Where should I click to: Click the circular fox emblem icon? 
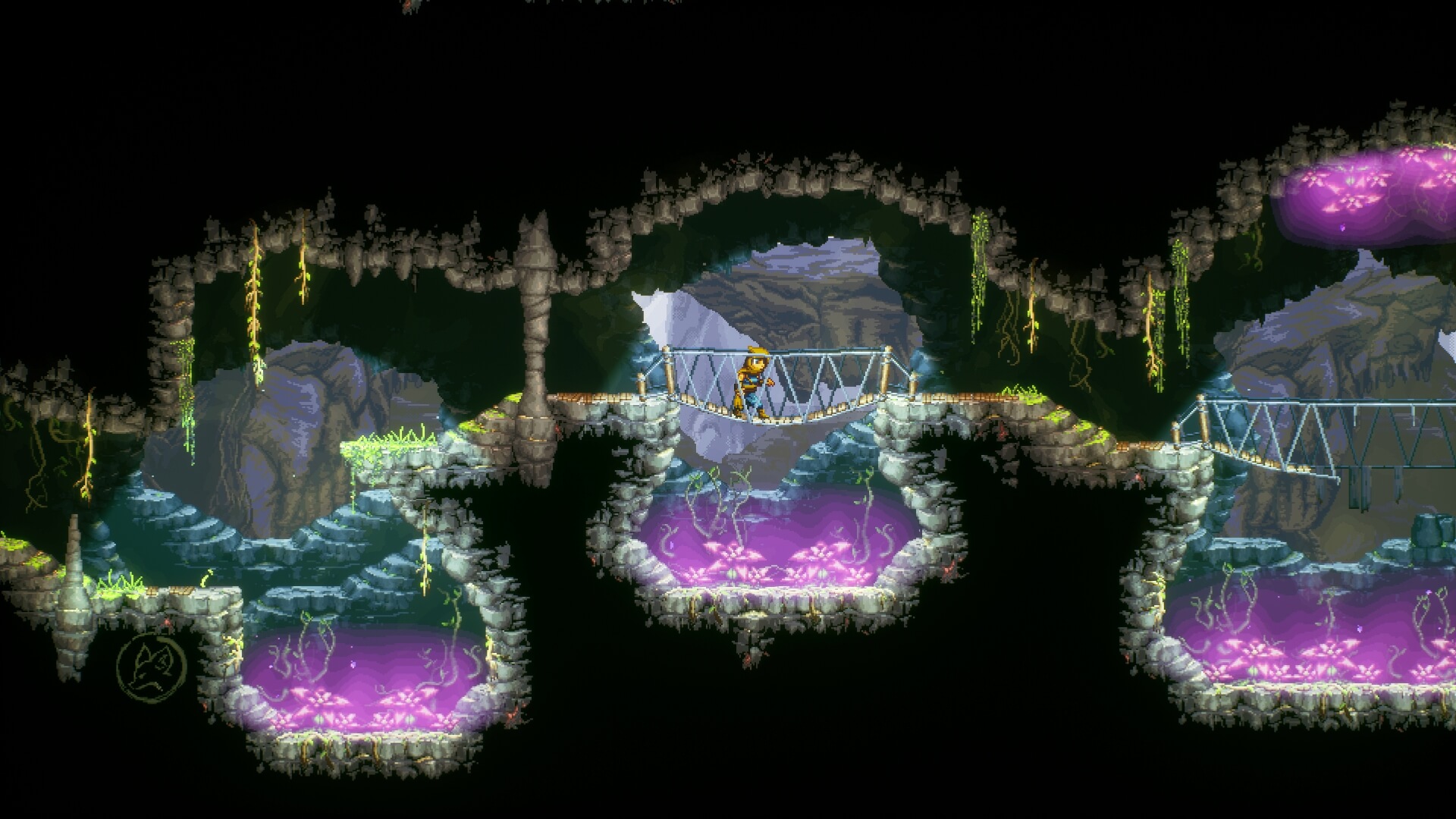coord(151,668)
